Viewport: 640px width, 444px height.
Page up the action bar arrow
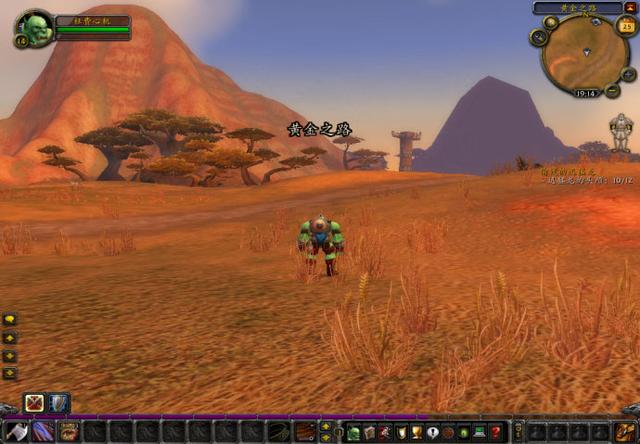pos(325,427)
